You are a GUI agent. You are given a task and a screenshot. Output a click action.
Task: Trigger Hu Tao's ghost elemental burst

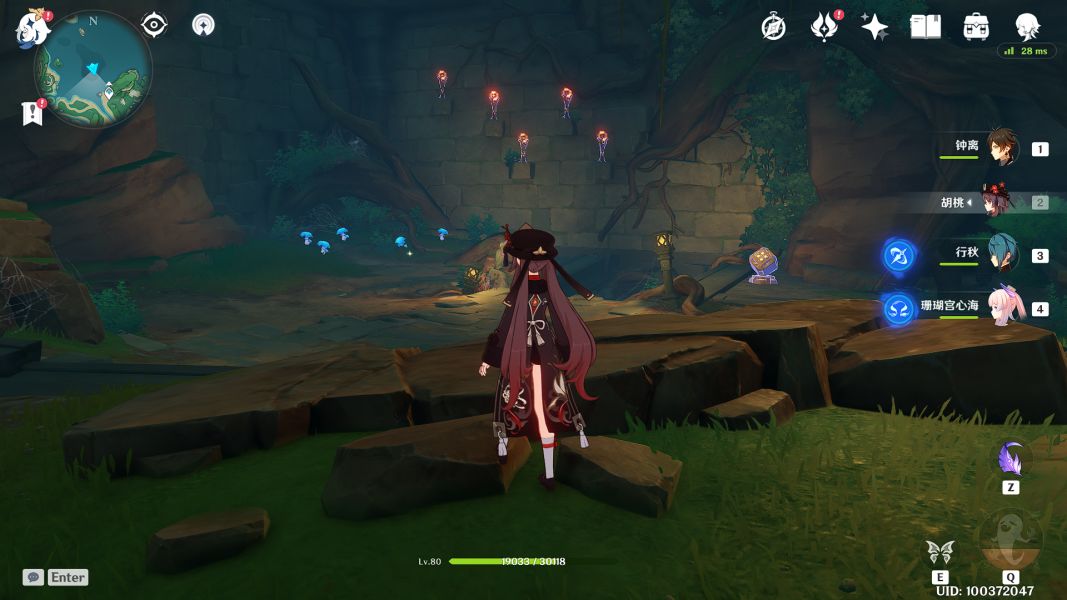tap(1010, 538)
